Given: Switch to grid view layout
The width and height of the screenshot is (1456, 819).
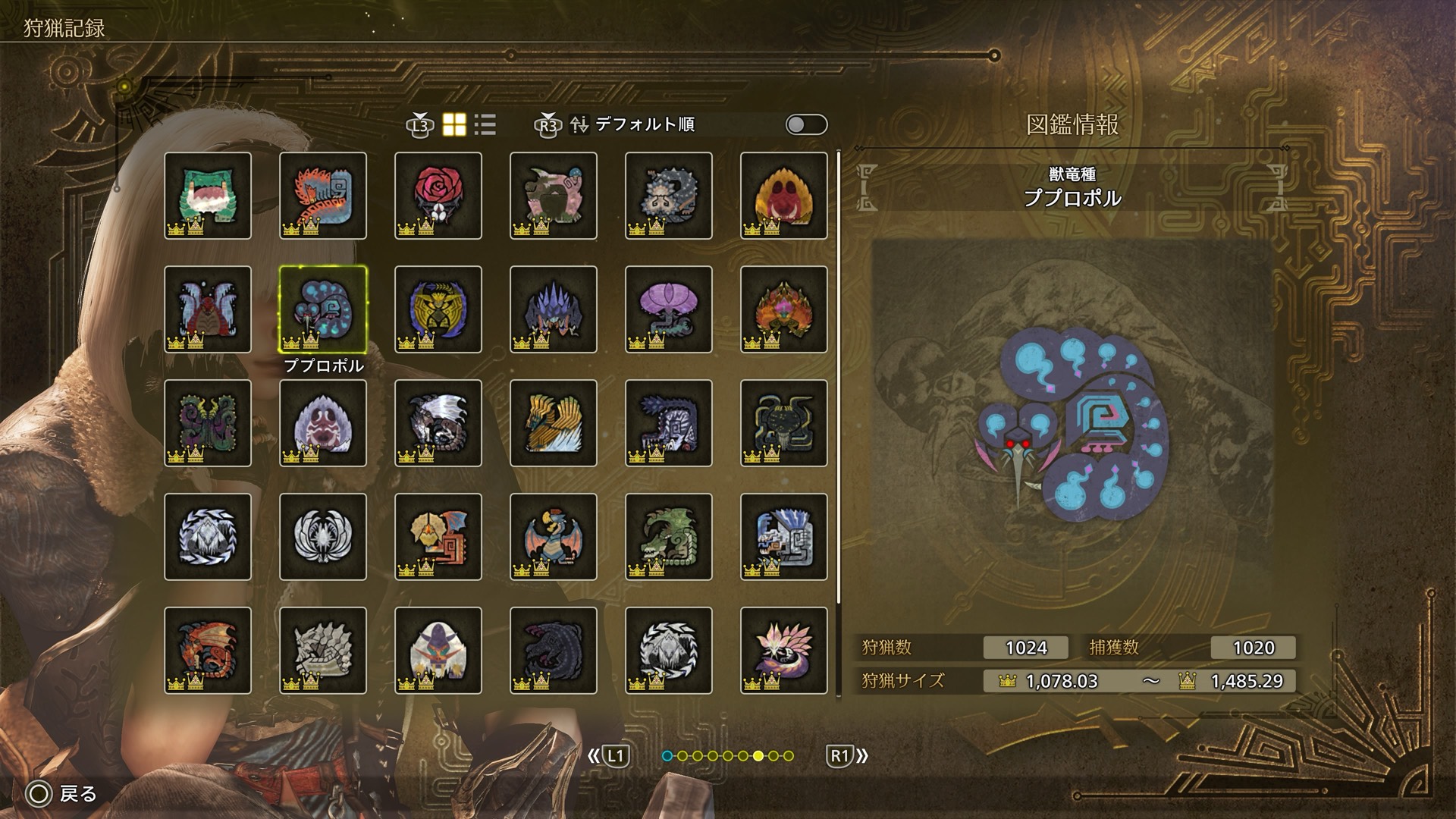Looking at the screenshot, I should pyautogui.click(x=454, y=124).
